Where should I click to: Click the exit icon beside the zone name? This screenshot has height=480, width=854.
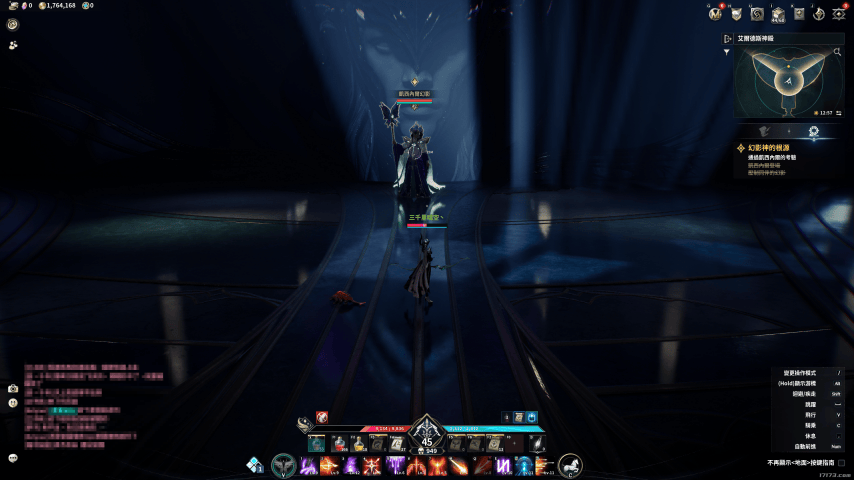tap(728, 38)
